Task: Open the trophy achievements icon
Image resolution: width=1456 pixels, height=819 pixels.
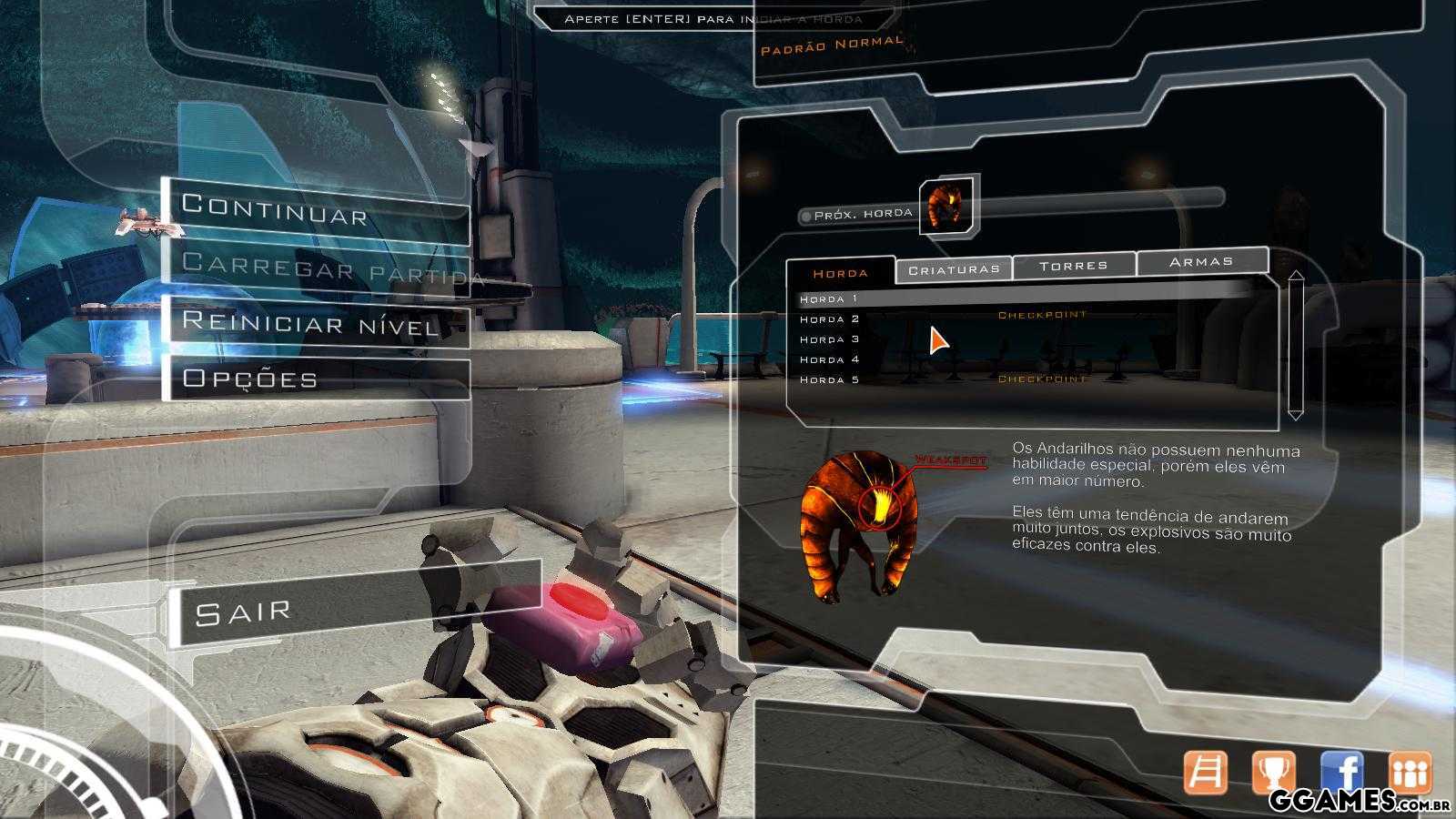Action: point(1273,773)
